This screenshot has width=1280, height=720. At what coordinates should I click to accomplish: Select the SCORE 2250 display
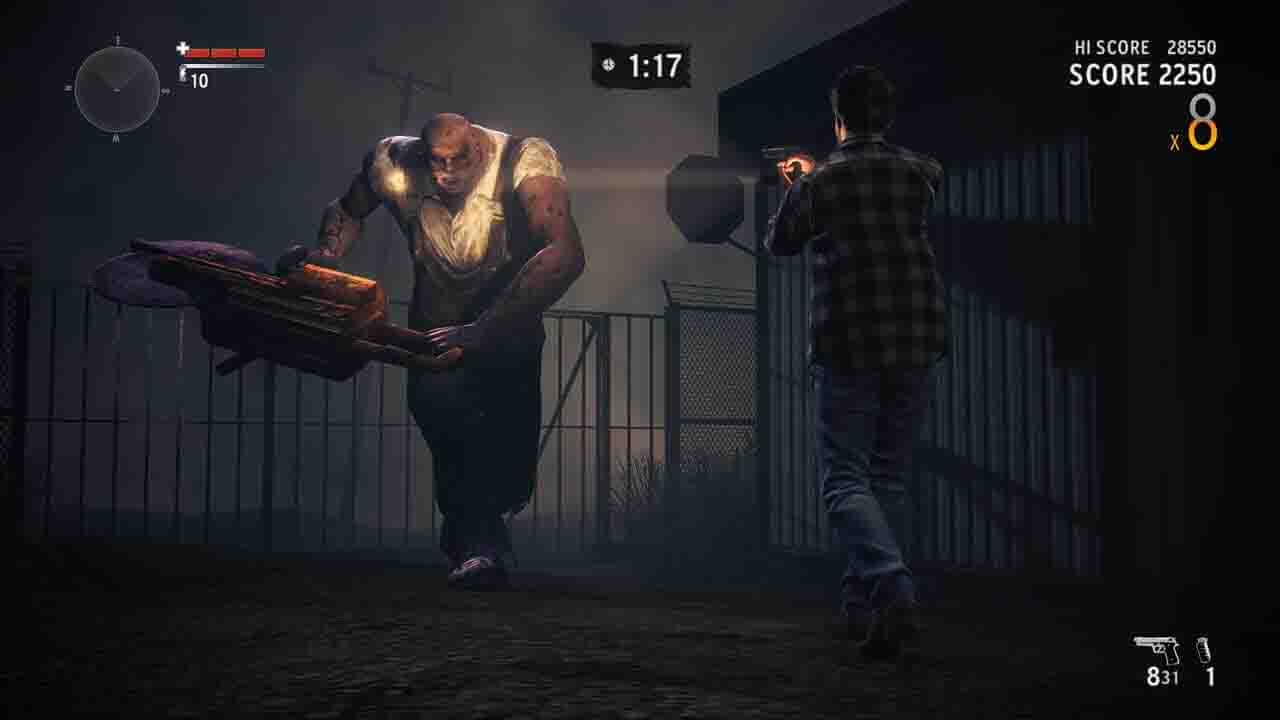tap(1140, 74)
